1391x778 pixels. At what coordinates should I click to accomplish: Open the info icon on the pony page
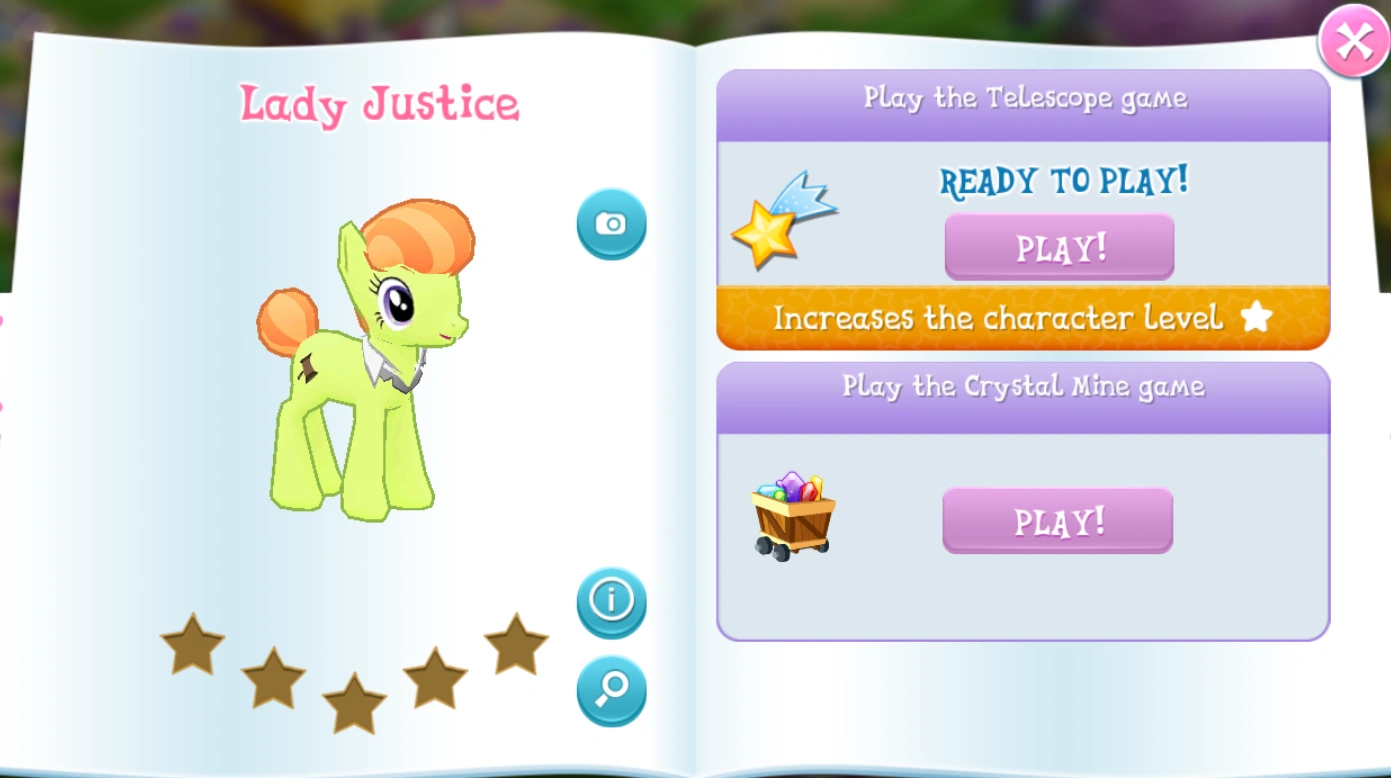(x=611, y=600)
